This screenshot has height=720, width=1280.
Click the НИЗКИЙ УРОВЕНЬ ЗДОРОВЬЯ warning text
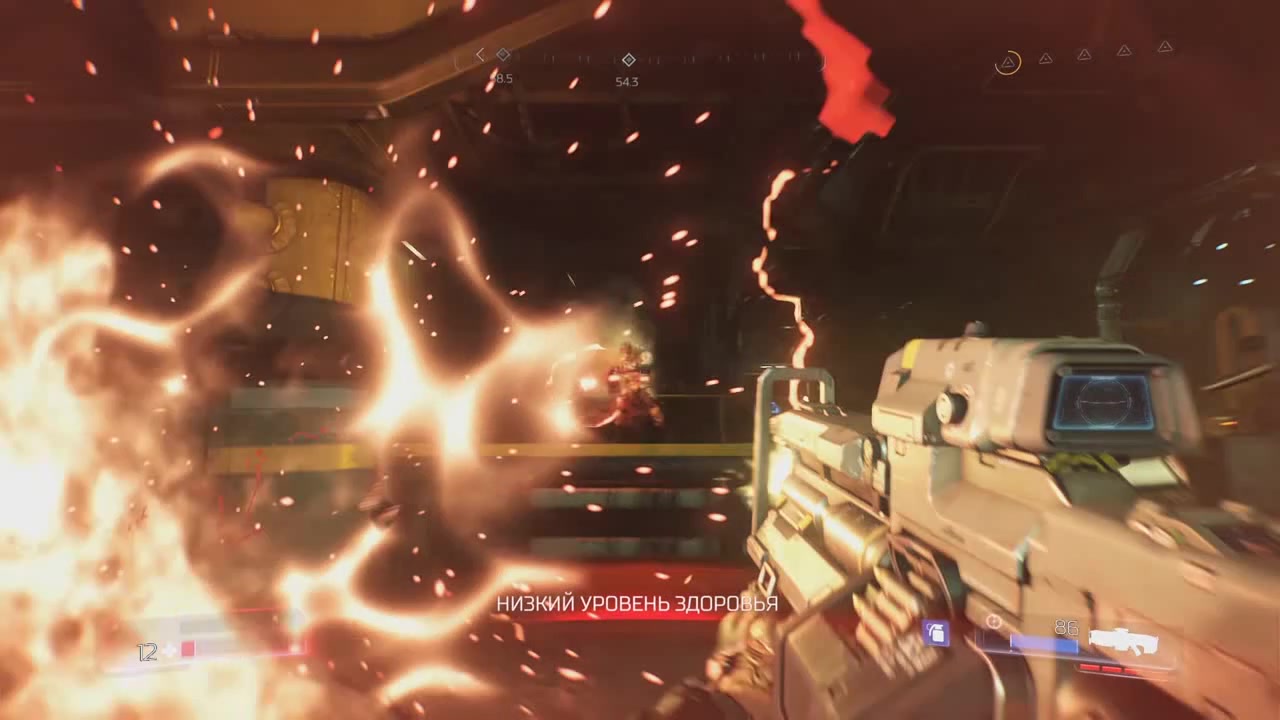tap(638, 604)
